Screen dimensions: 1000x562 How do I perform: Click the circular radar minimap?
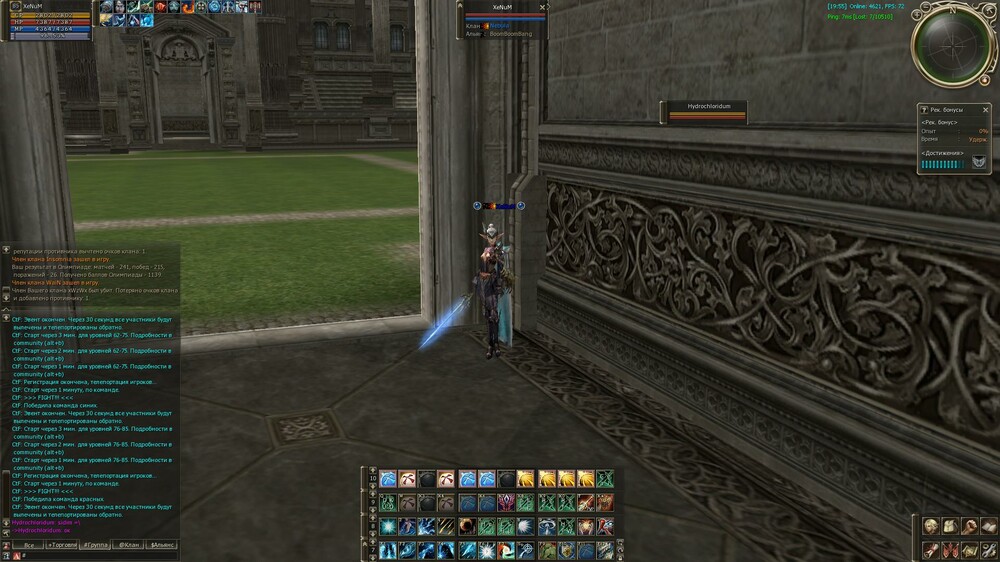(951, 45)
